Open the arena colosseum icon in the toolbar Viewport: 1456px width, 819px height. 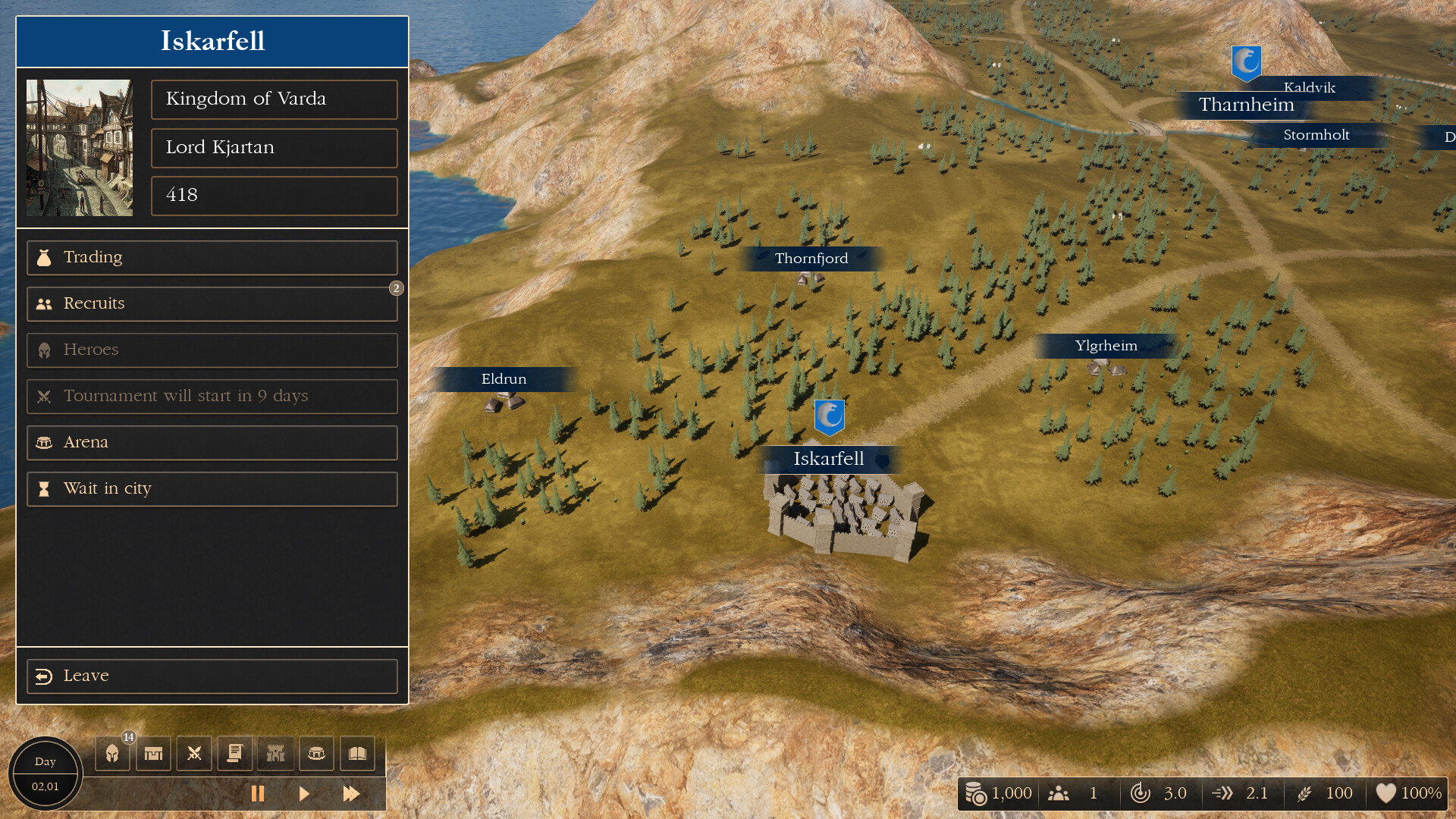click(316, 753)
